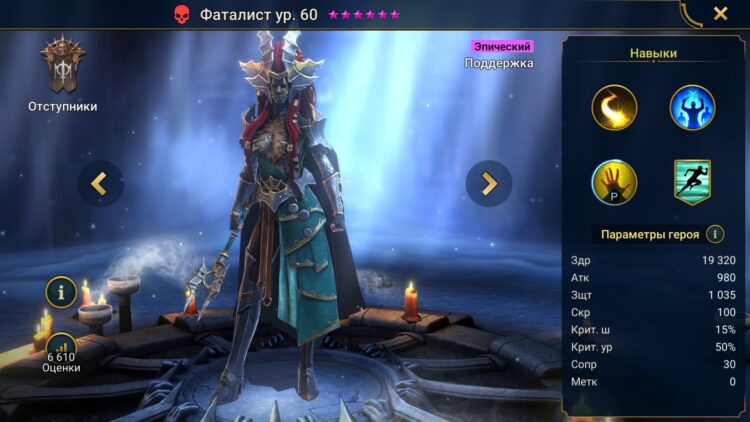750x422 pixels.
Task: Open champion info with the round i button
Action: pos(62,293)
